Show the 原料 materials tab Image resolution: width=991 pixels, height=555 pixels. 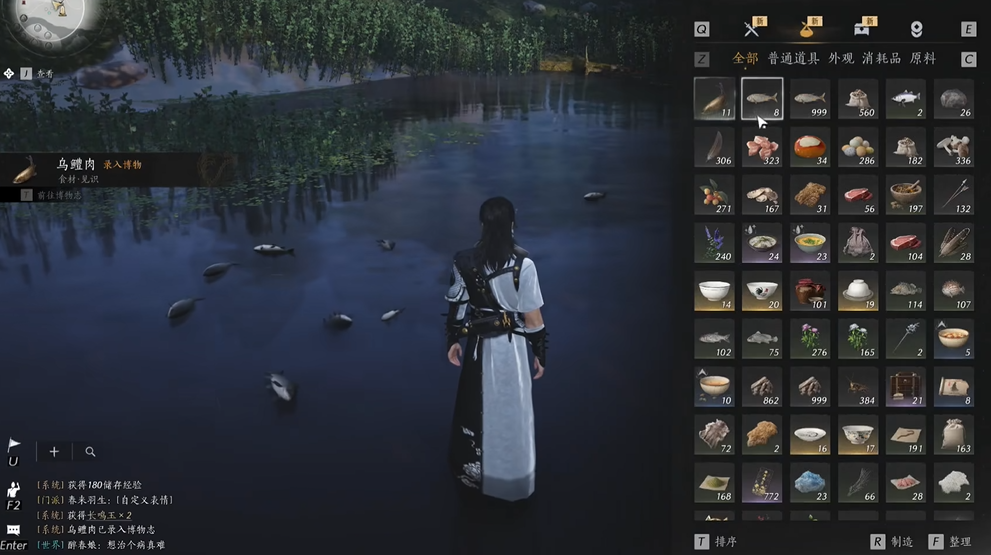(923, 58)
